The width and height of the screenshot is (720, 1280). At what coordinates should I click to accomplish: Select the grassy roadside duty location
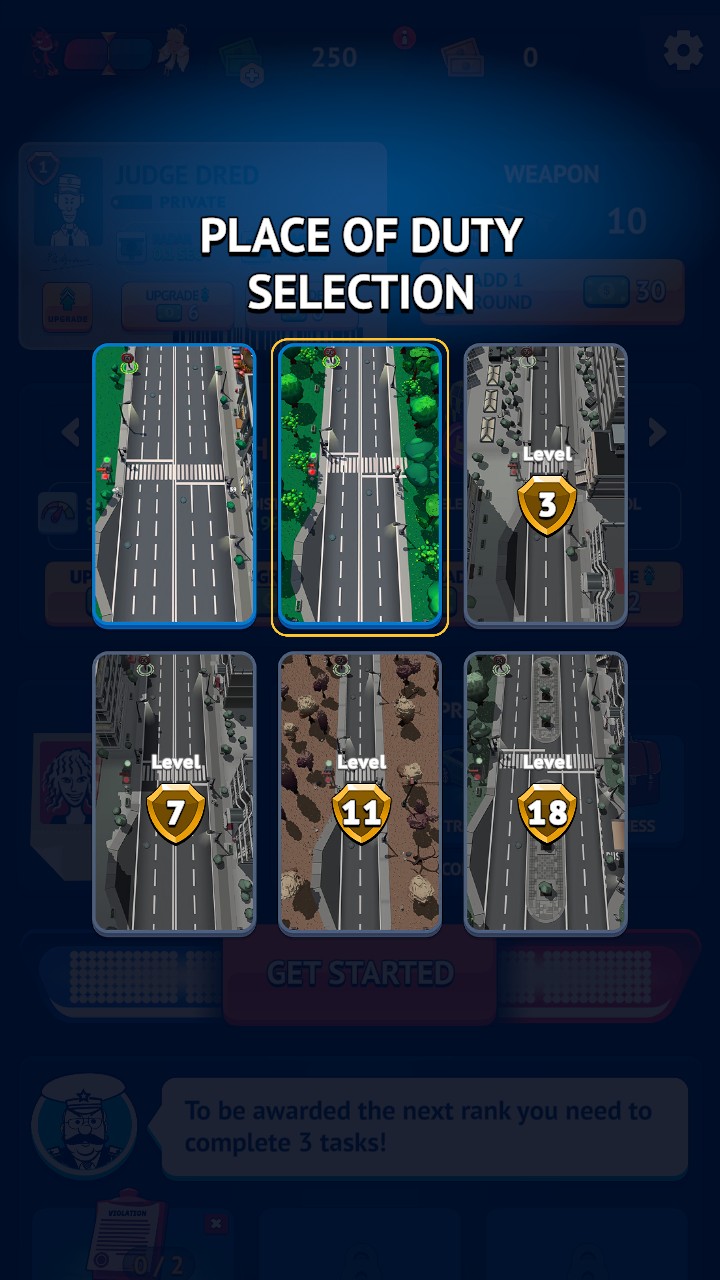(174, 485)
